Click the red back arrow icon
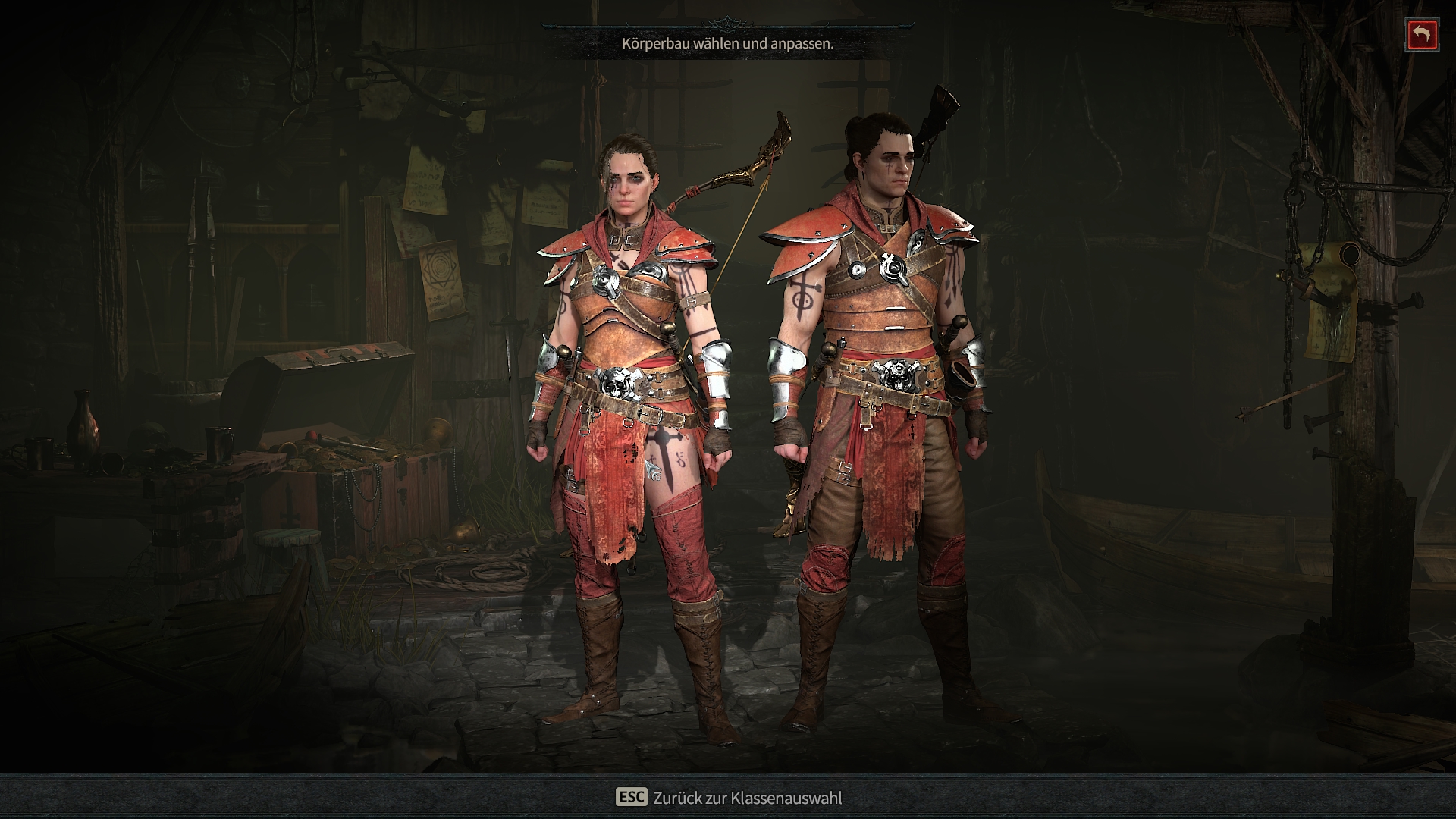The height and width of the screenshot is (819, 1456). [1421, 33]
